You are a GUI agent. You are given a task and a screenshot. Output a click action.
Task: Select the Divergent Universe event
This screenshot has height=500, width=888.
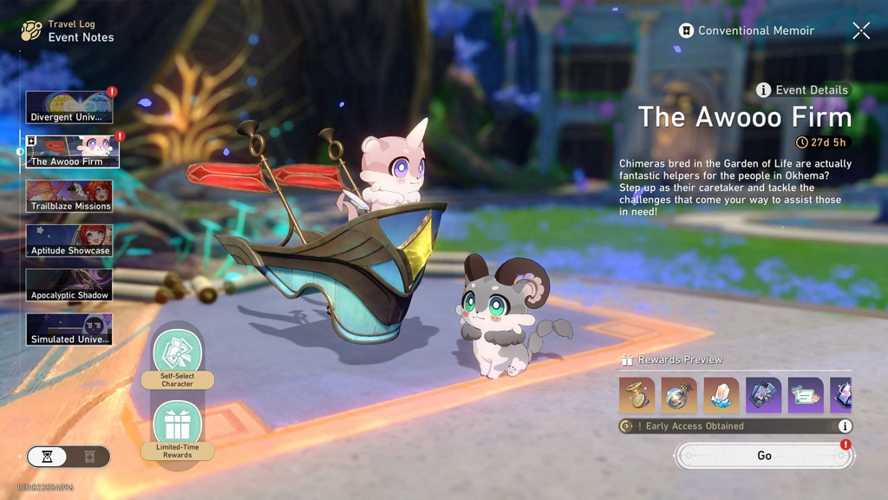pos(69,107)
